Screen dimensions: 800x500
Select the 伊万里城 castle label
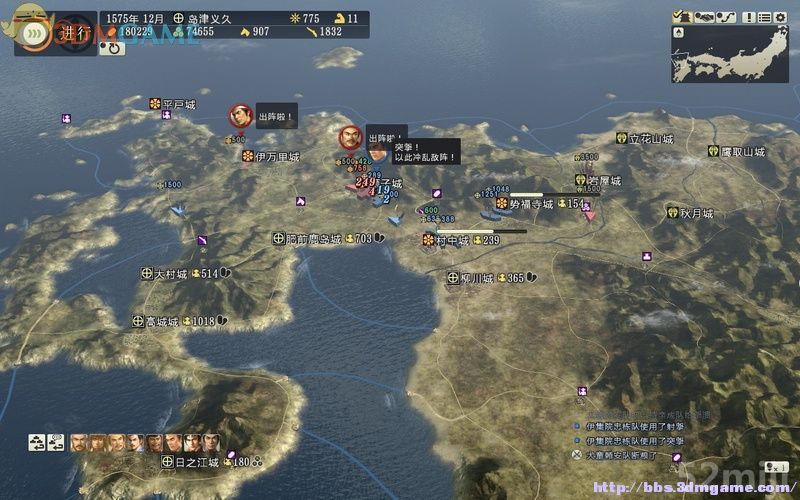[x=276, y=157]
